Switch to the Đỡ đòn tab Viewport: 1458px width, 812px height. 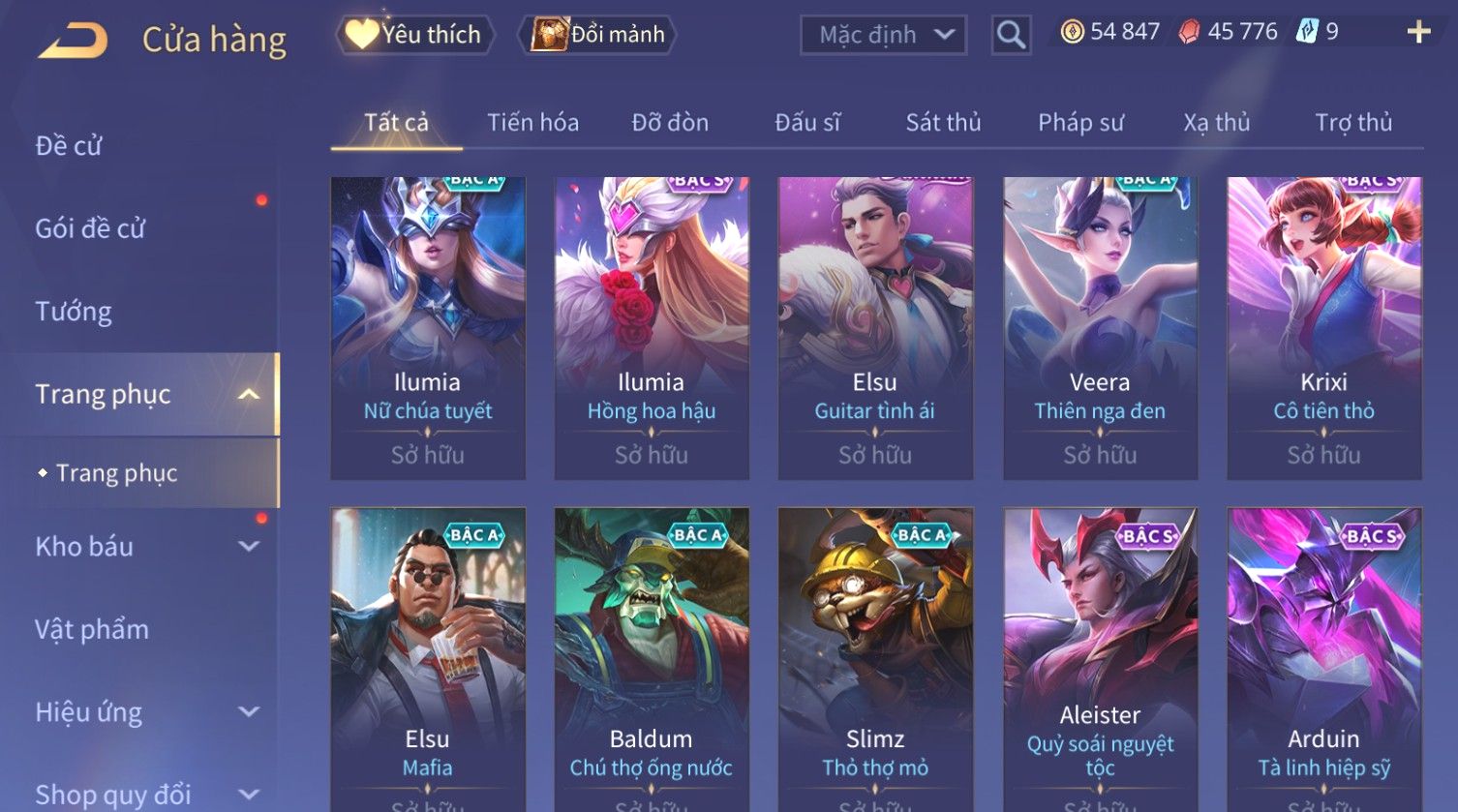670,123
